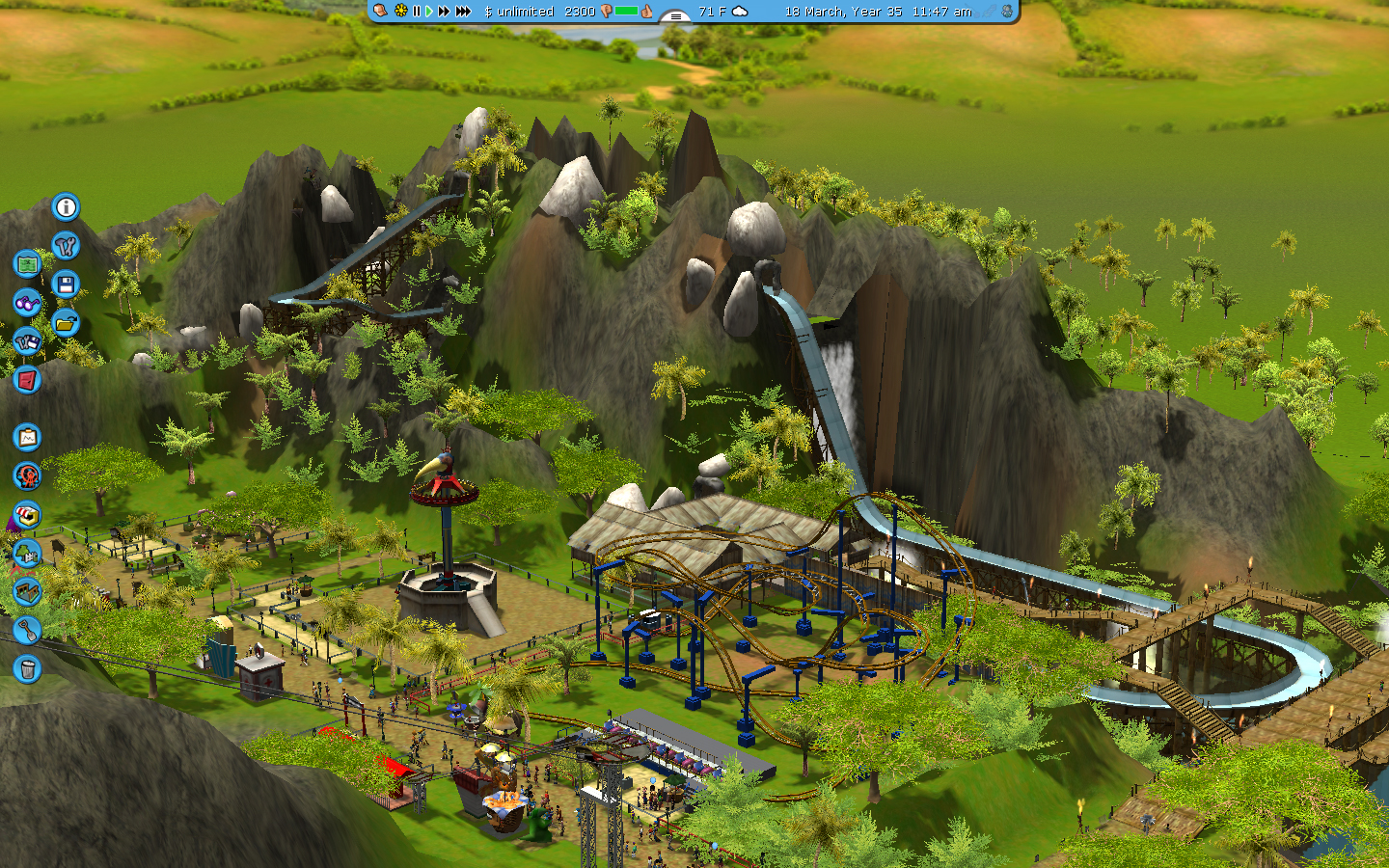The image size is (1389, 868).
Task: Open the trash bin deletion tool
Action: 25,667
